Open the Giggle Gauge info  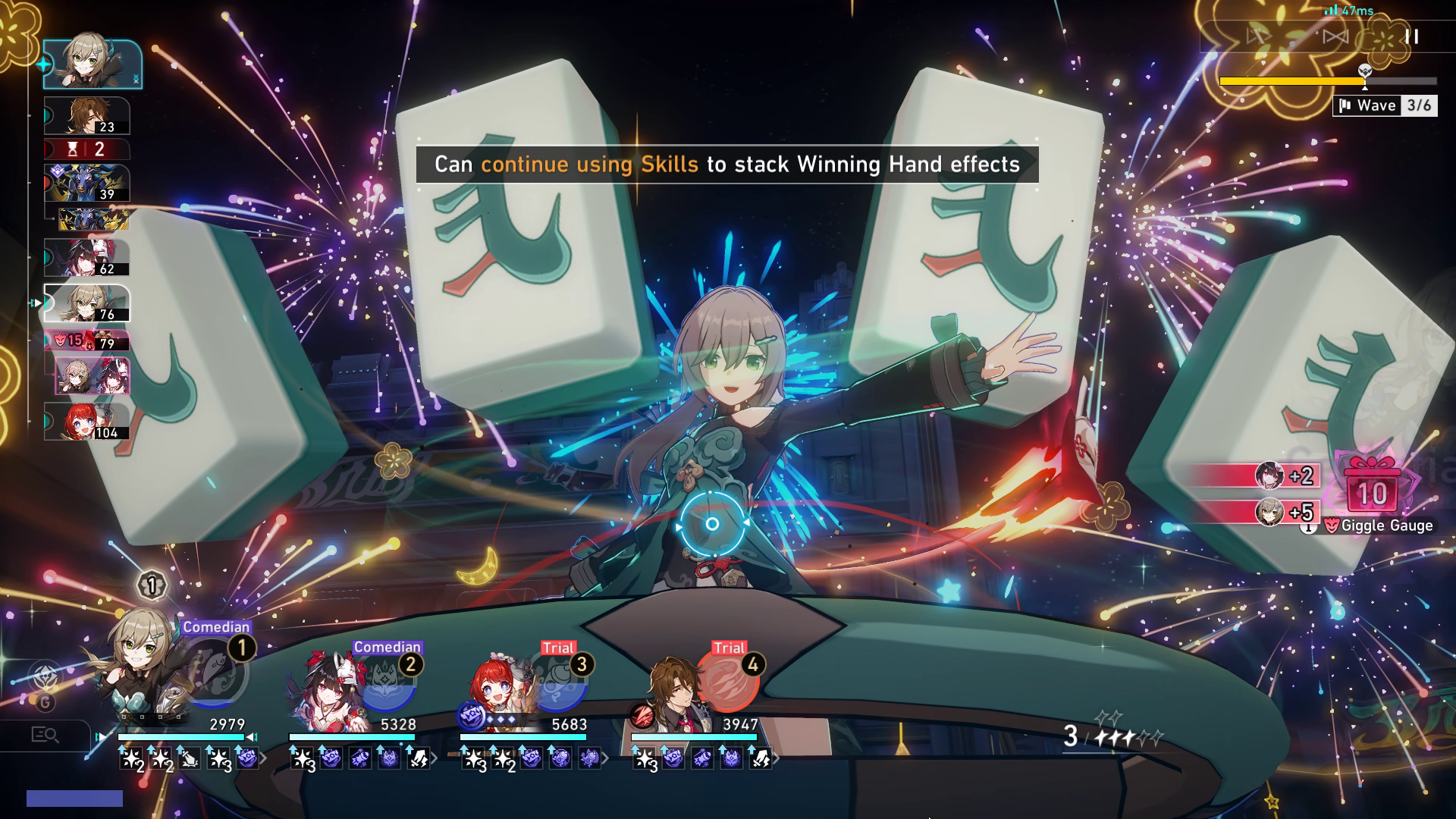click(x=1307, y=526)
